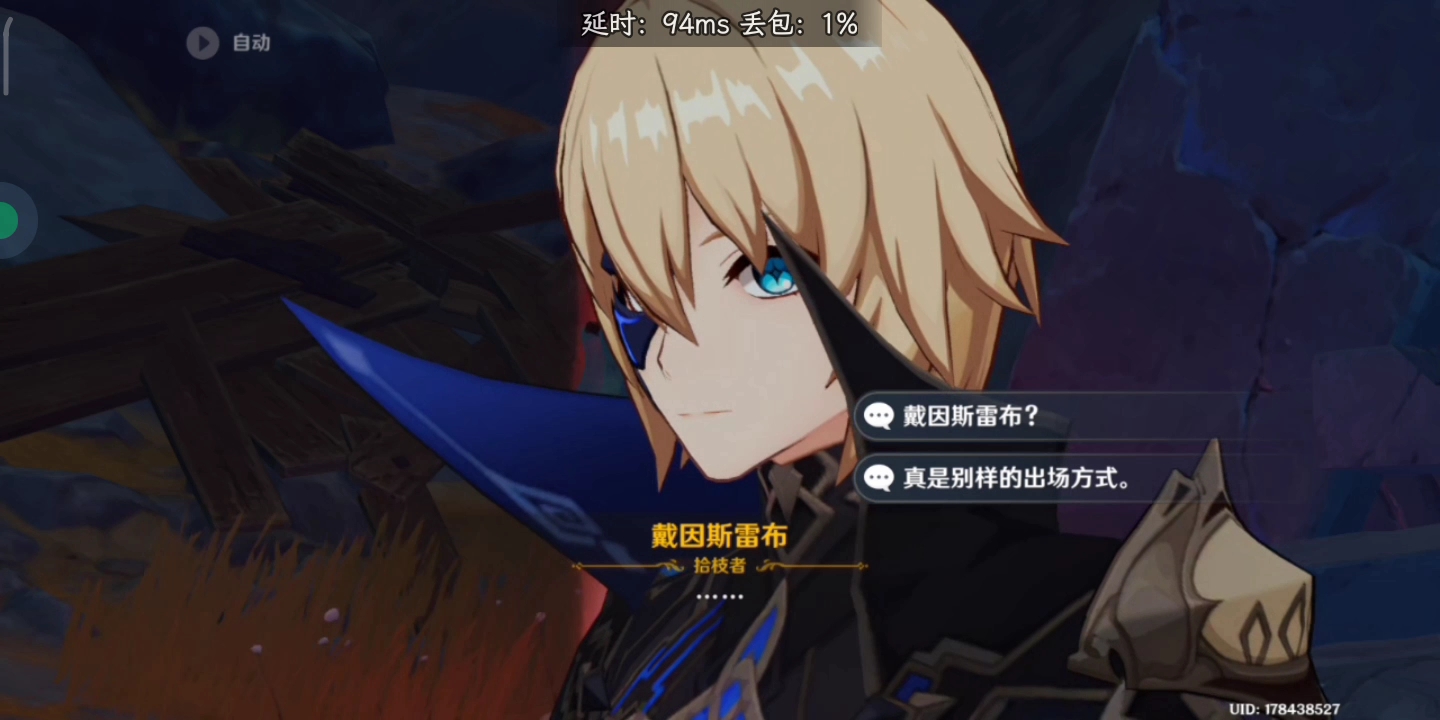Click speech bubble icon on 戴因斯雷布？ option
Image resolution: width=1440 pixels, height=720 pixels.
880,417
